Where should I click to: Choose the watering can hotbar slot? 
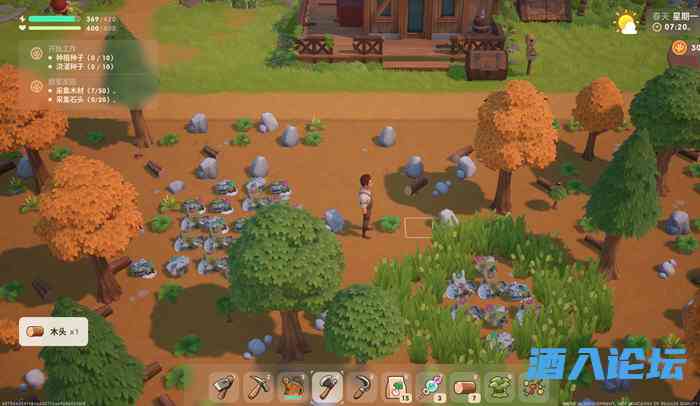click(294, 386)
